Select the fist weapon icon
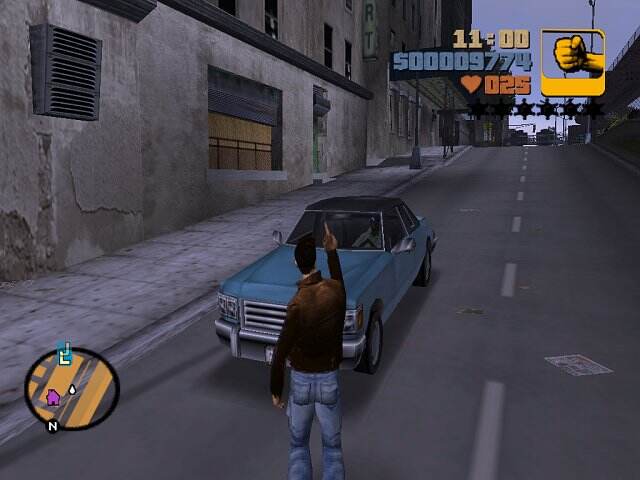Image resolution: width=640 pixels, height=480 pixels. click(x=573, y=62)
